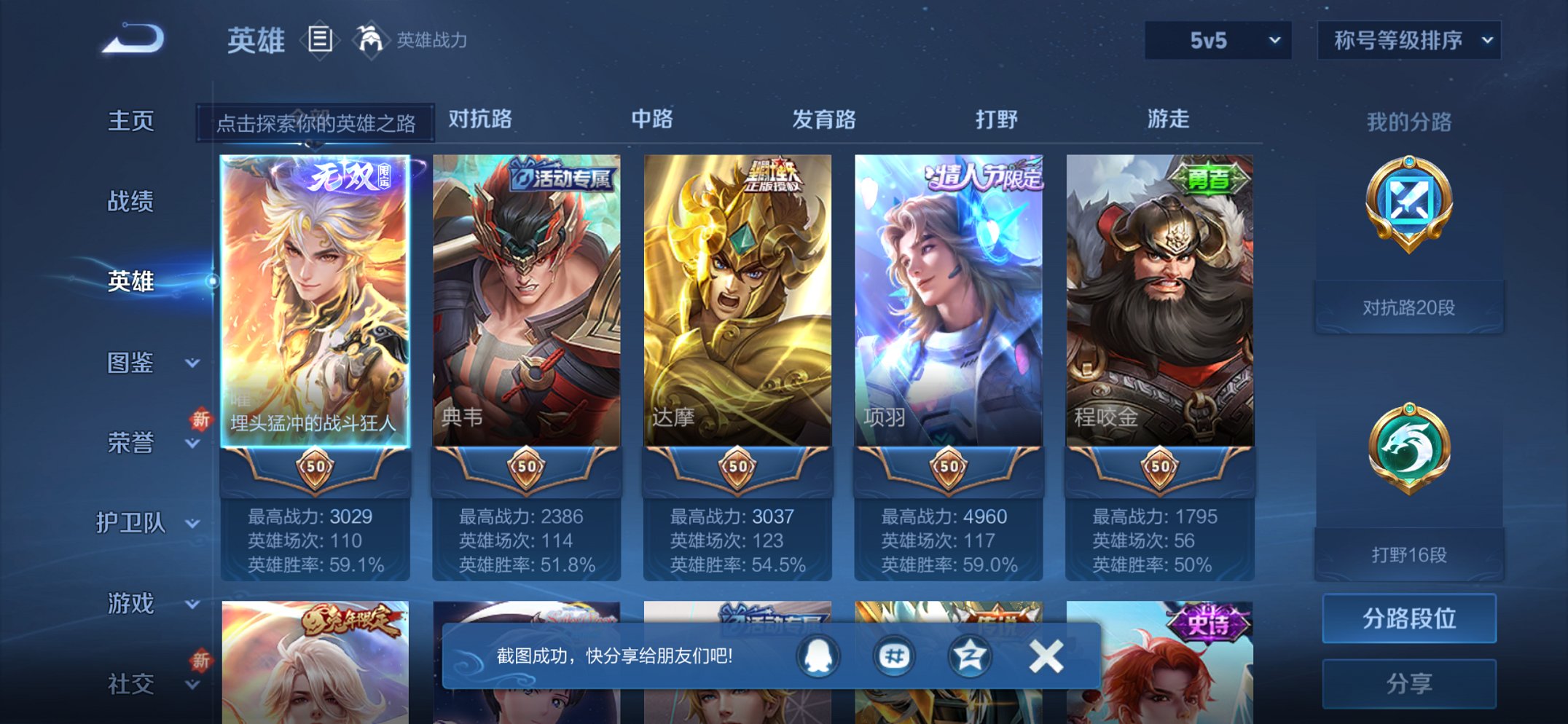Select the 英雄战力 helmet icon
1568x724 pixels.
point(370,38)
